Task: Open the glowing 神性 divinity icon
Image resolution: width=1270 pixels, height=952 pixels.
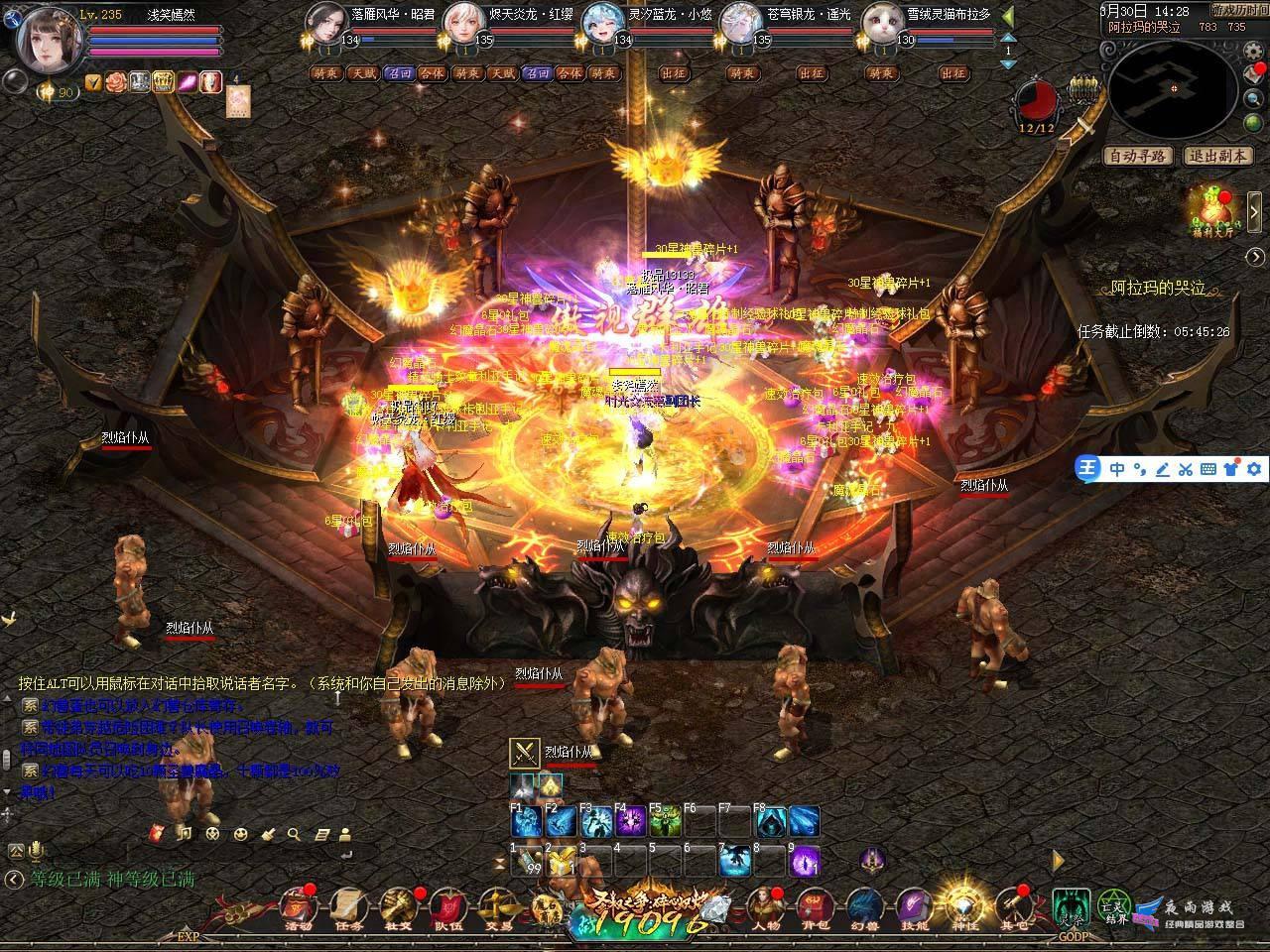Action: pos(962,905)
